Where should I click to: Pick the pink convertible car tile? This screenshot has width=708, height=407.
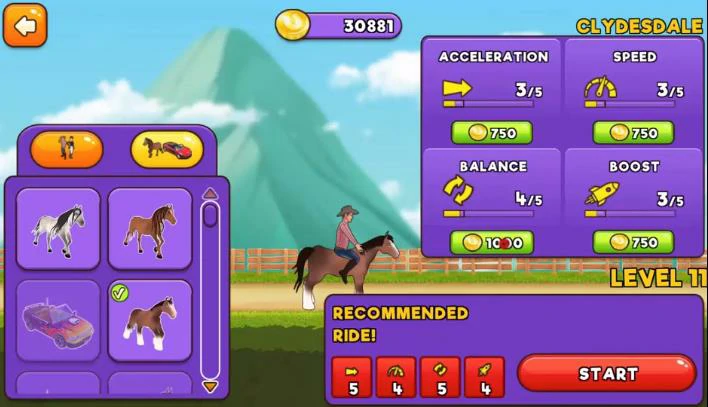tap(58, 321)
